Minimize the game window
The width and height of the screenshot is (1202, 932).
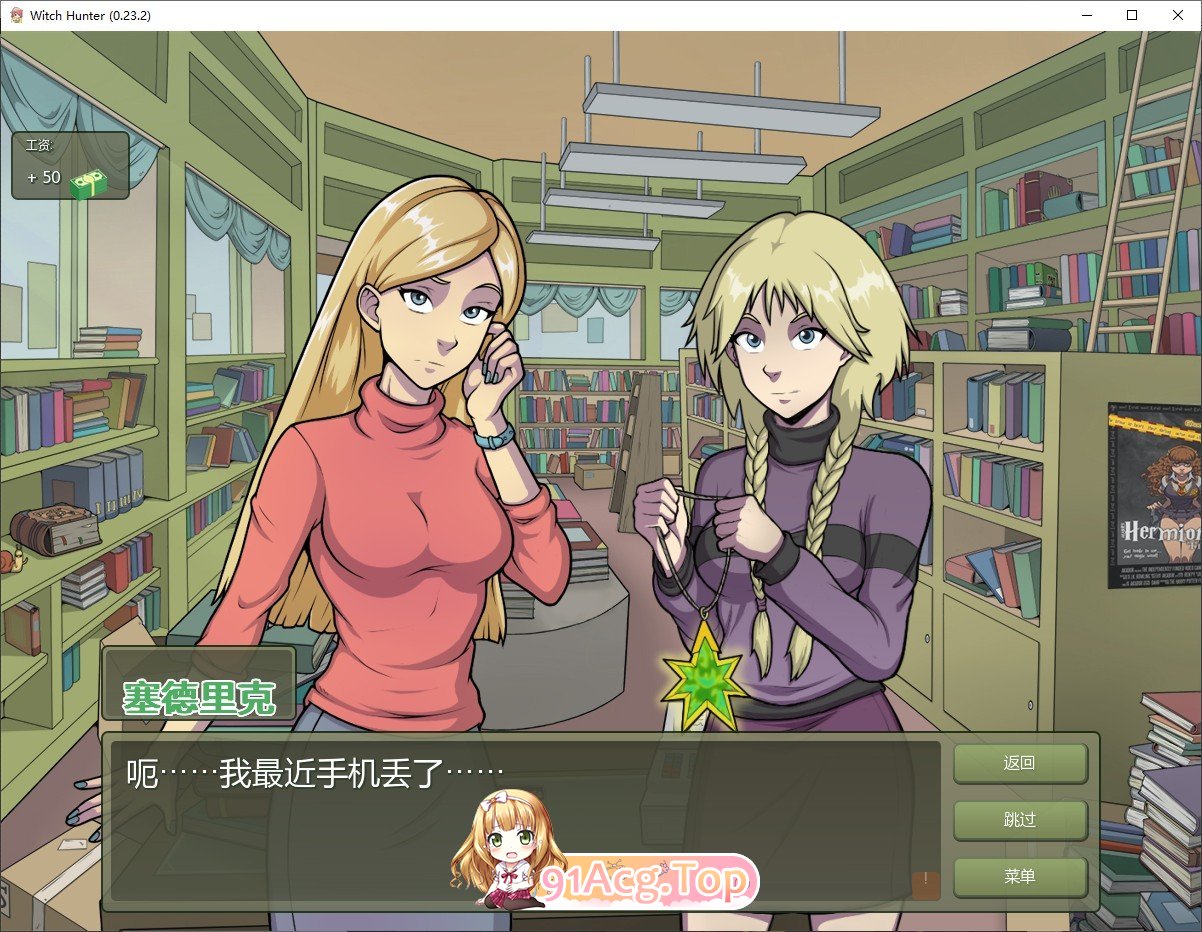pos(1086,15)
